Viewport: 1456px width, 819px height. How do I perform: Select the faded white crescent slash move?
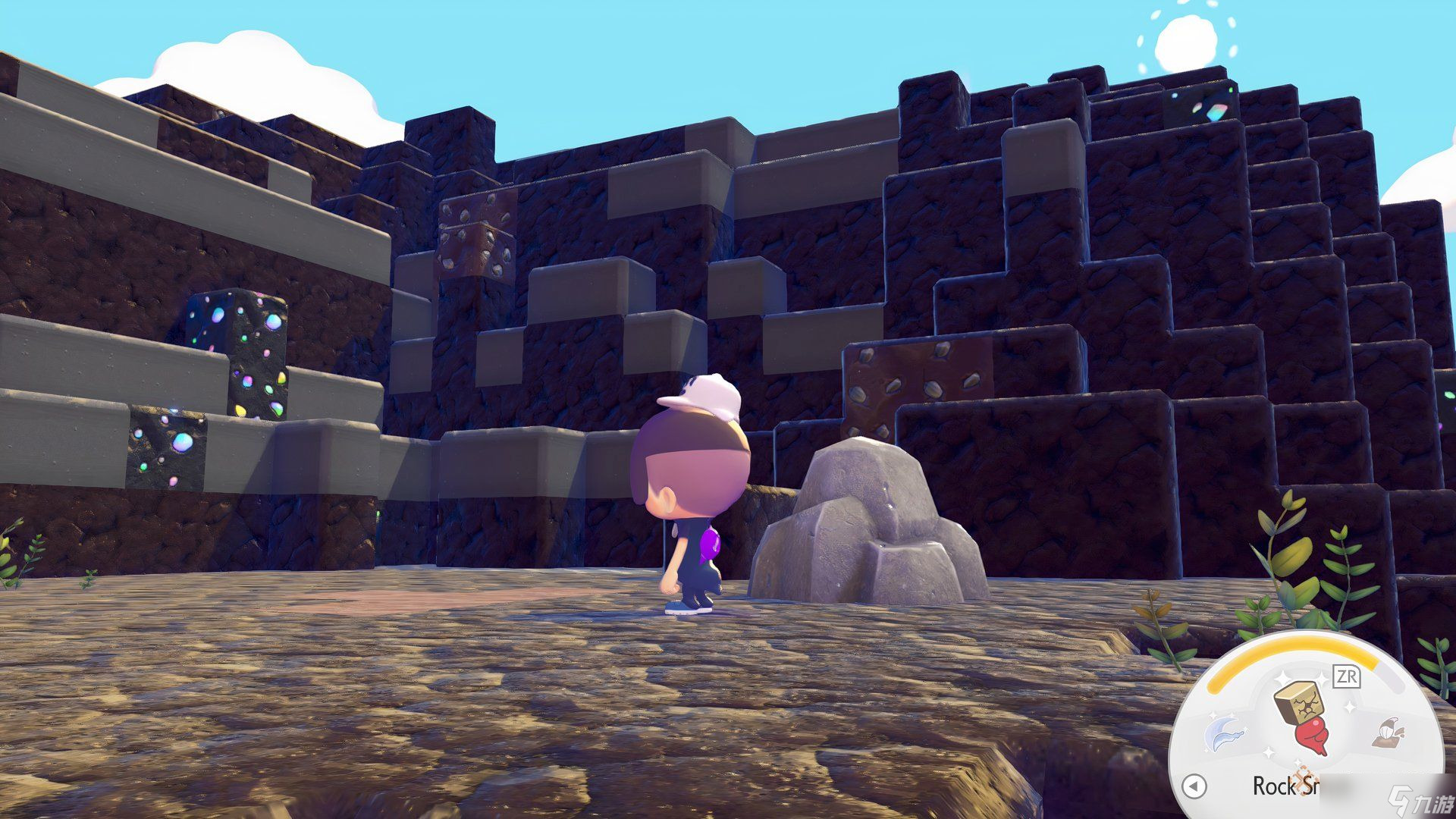click(x=1224, y=732)
